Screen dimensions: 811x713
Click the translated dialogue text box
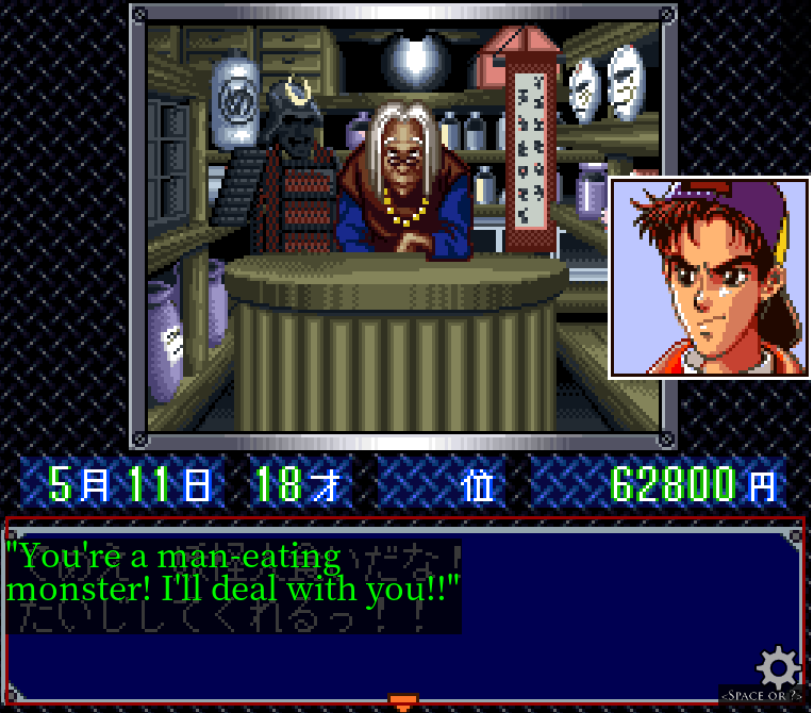point(233,573)
